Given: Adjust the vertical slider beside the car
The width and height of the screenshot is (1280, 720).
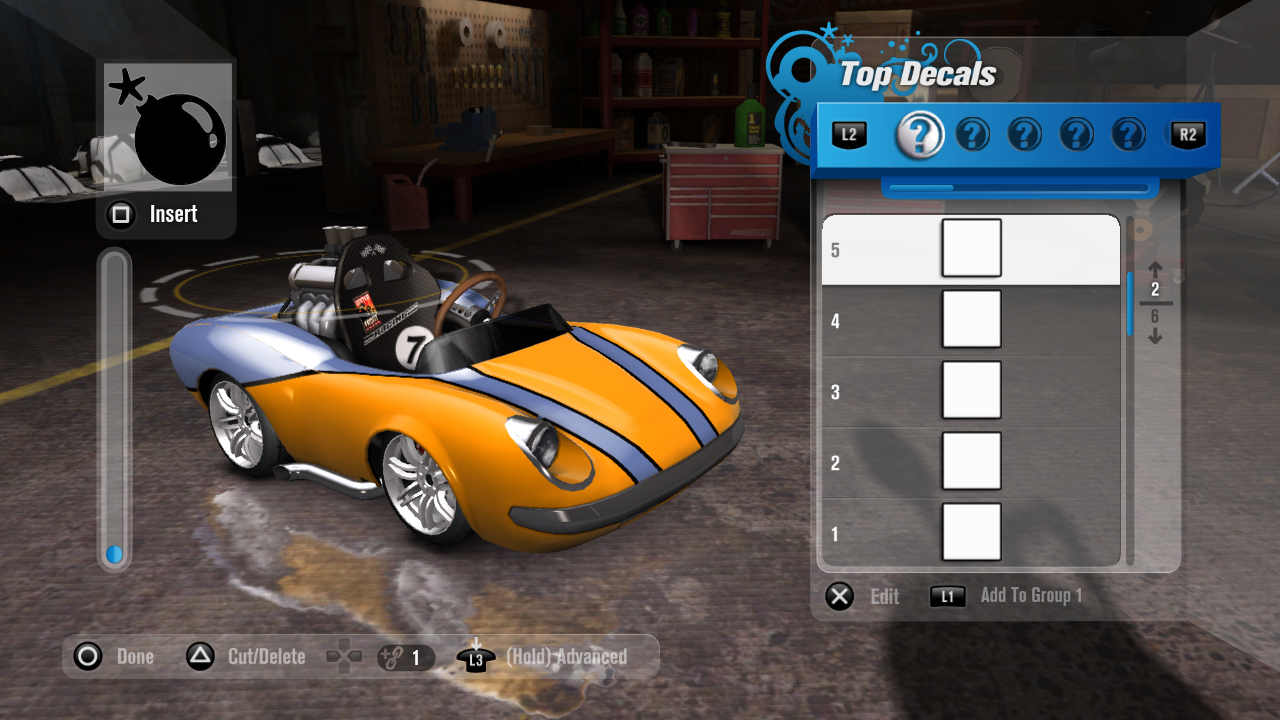Looking at the screenshot, I should [x=114, y=410].
